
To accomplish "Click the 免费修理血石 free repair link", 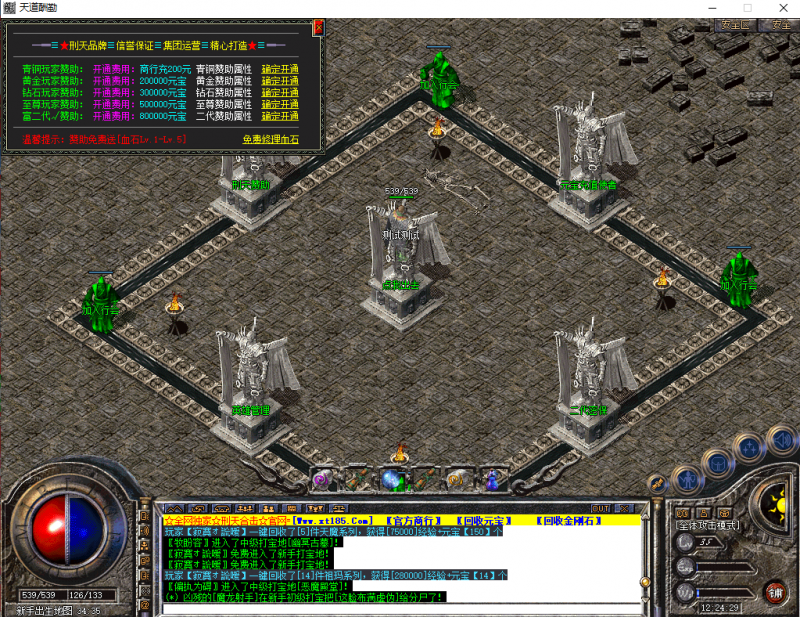I will (270, 140).
